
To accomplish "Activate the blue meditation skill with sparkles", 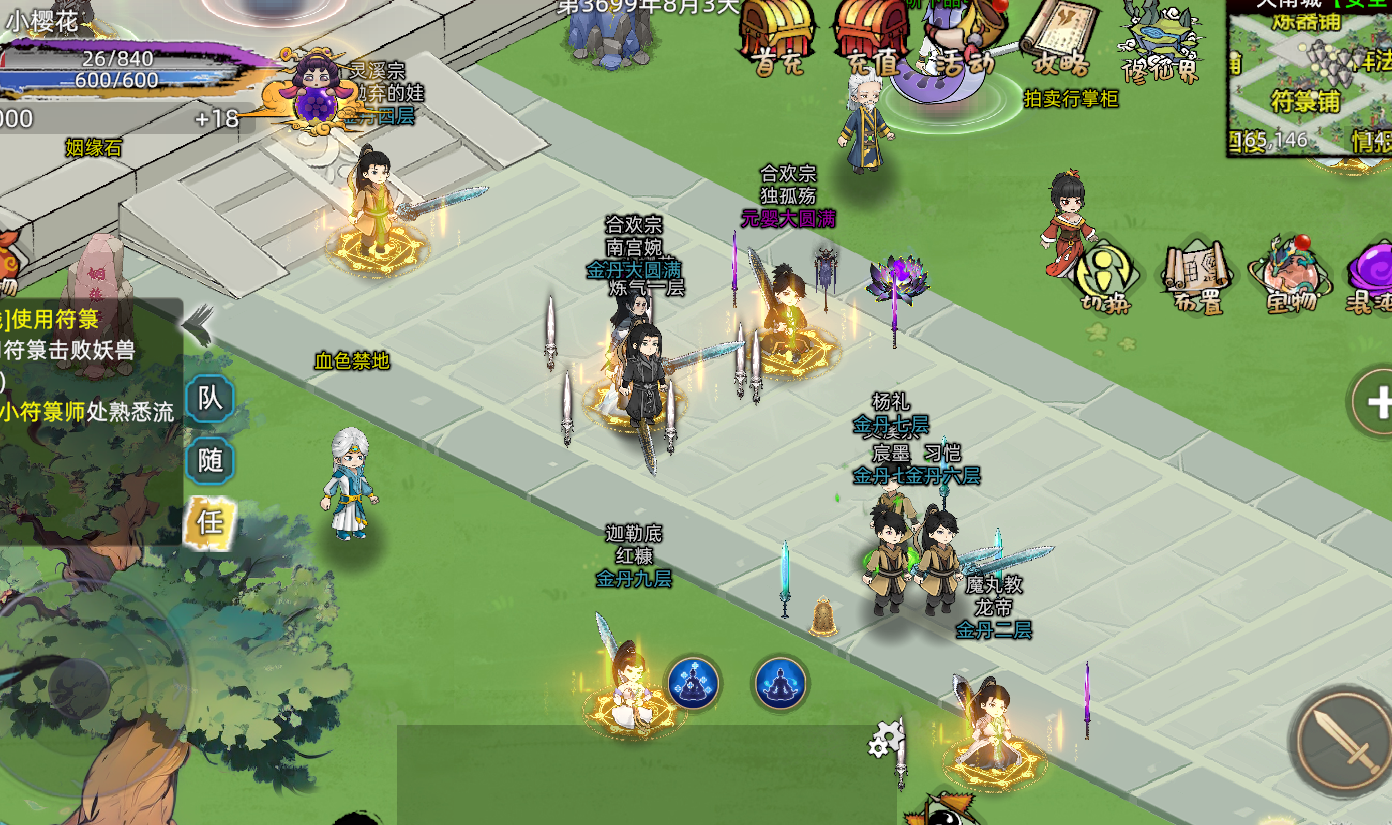I will pyautogui.click(x=693, y=683).
